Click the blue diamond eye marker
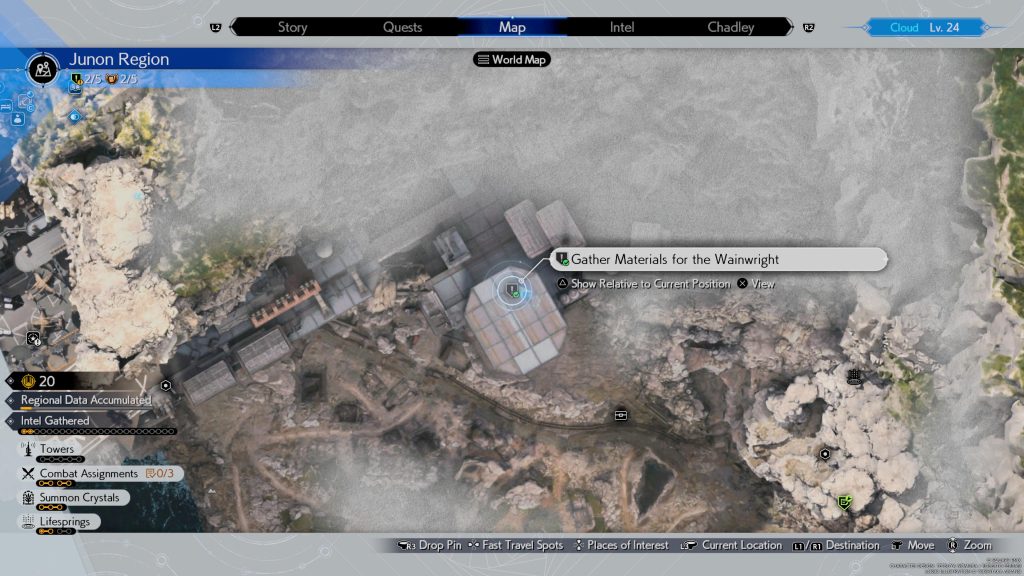Screen dimensions: 1024x576 (x=74, y=116)
